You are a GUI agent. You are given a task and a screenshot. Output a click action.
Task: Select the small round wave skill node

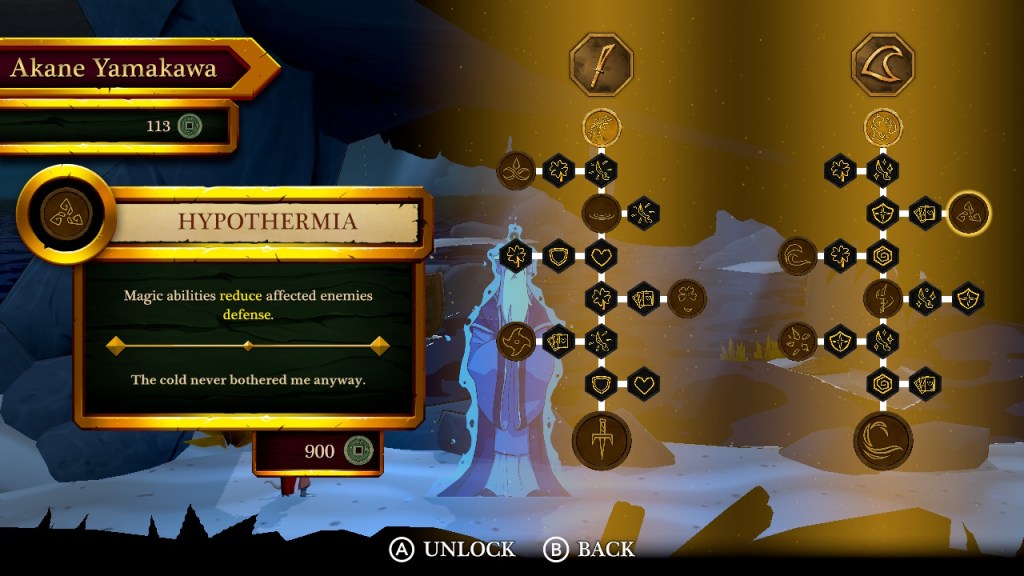[798, 255]
